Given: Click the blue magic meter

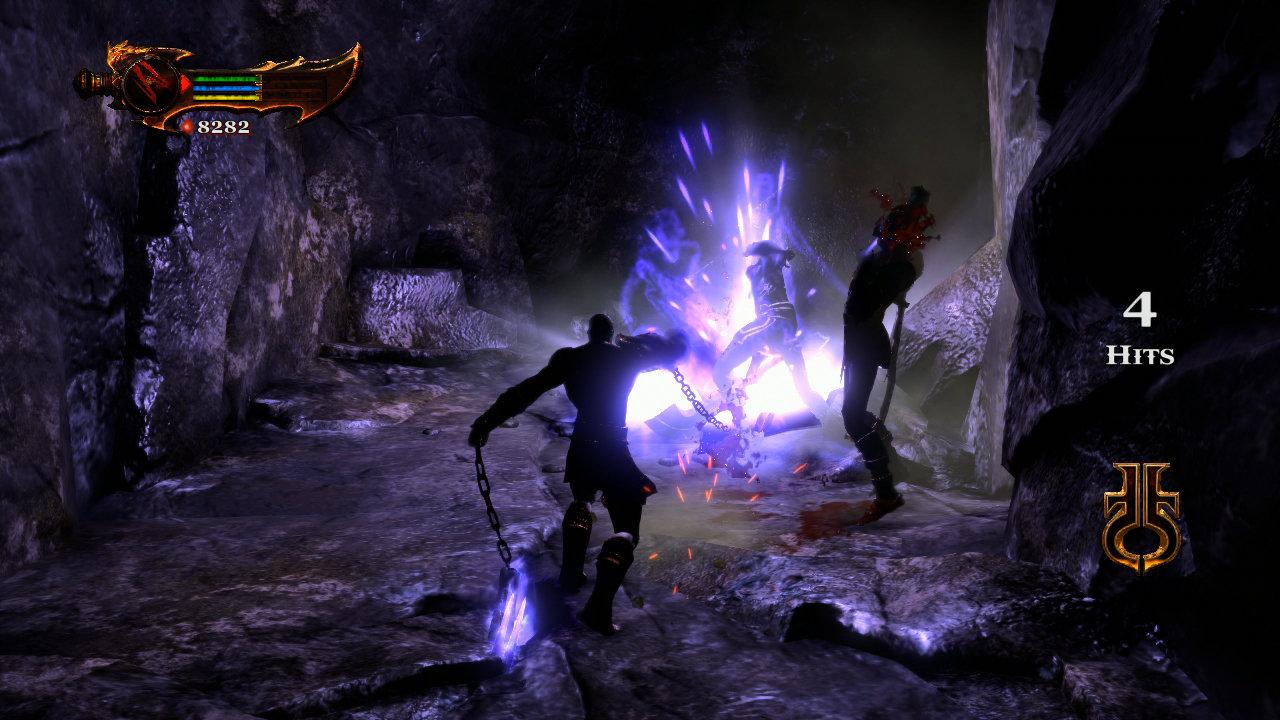Looking at the screenshot, I should coord(226,88).
